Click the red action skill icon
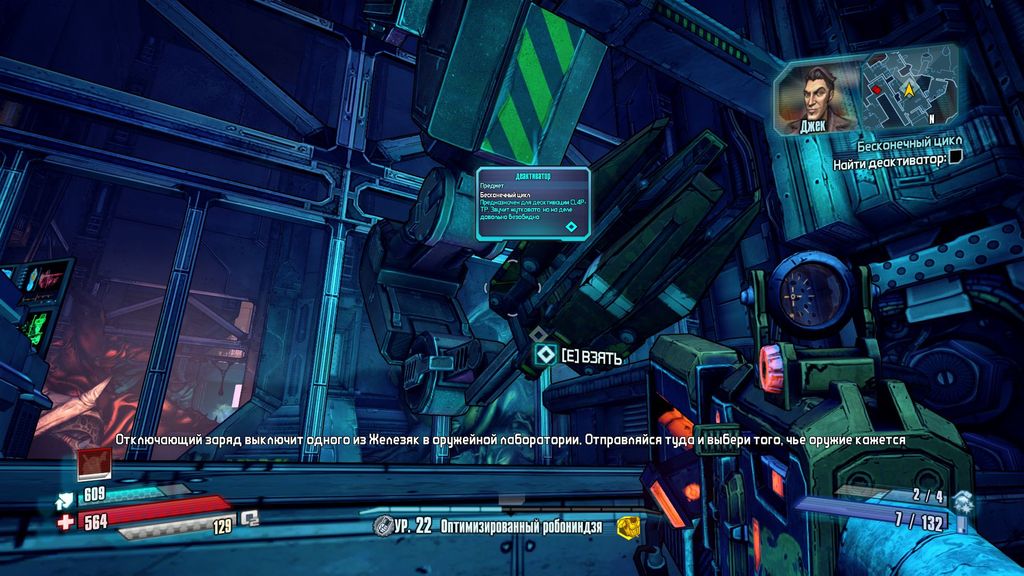The width and height of the screenshot is (1024, 576). 93,464
